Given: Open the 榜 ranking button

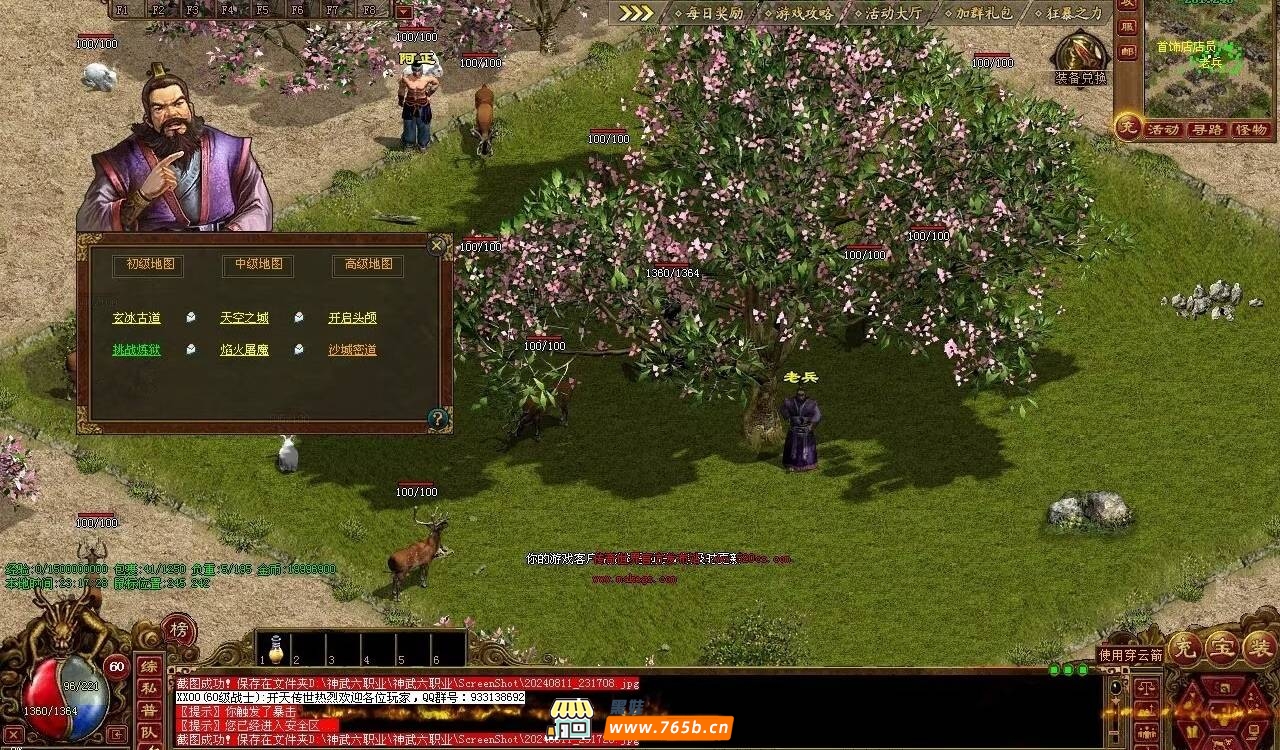Looking at the screenshot, I should click(x=179, y=630).
